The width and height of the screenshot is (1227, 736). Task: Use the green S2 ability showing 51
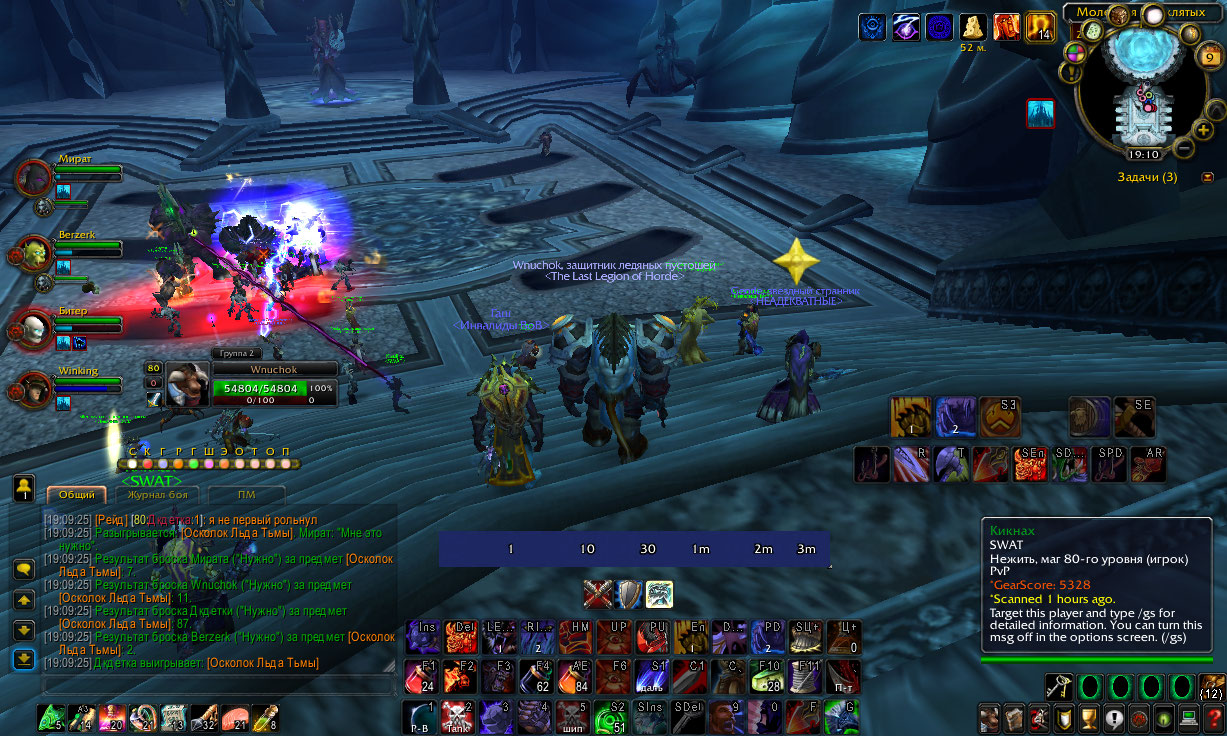[611, 717]
